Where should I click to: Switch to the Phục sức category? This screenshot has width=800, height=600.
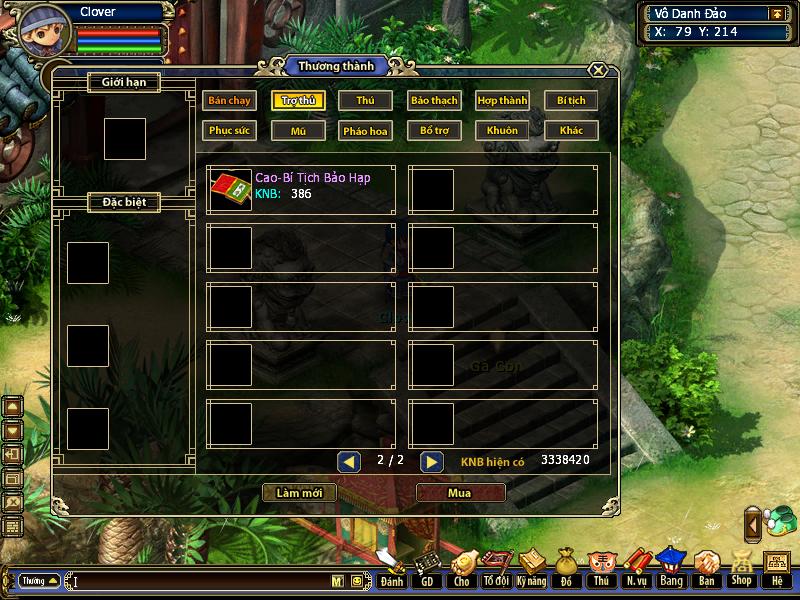coord(229,130)
